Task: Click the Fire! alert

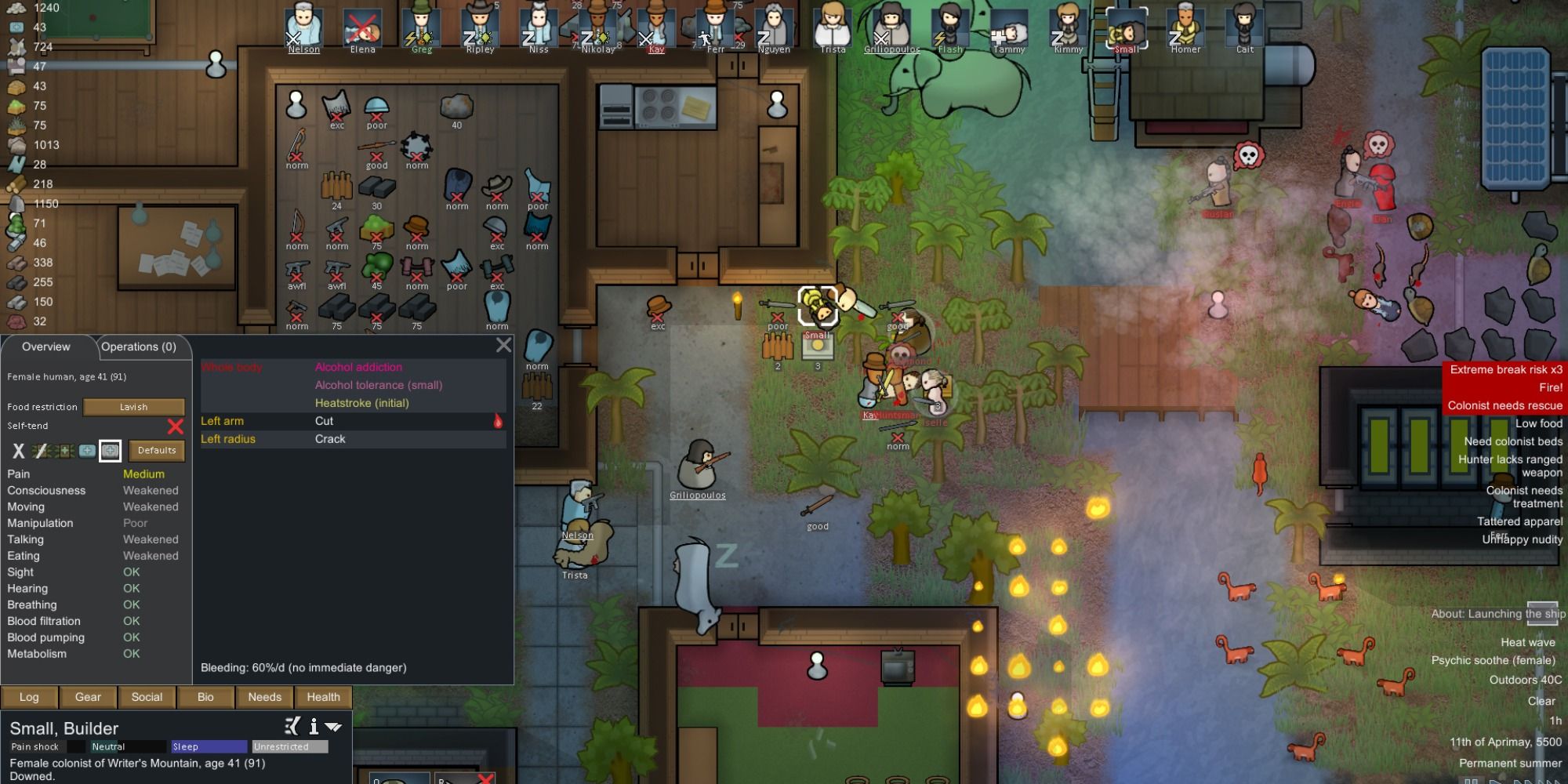Action: pyautogui.click(x=1550, y=388)
